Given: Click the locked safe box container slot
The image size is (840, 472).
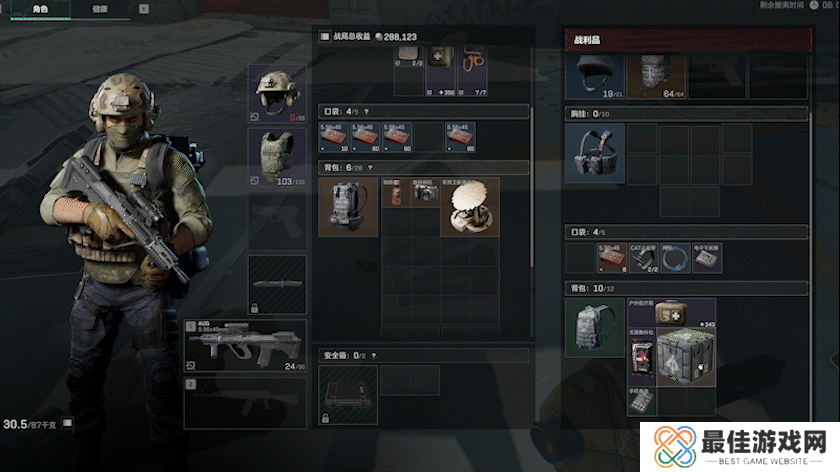Looking at the screenshot, I should (x=348, y=394).
